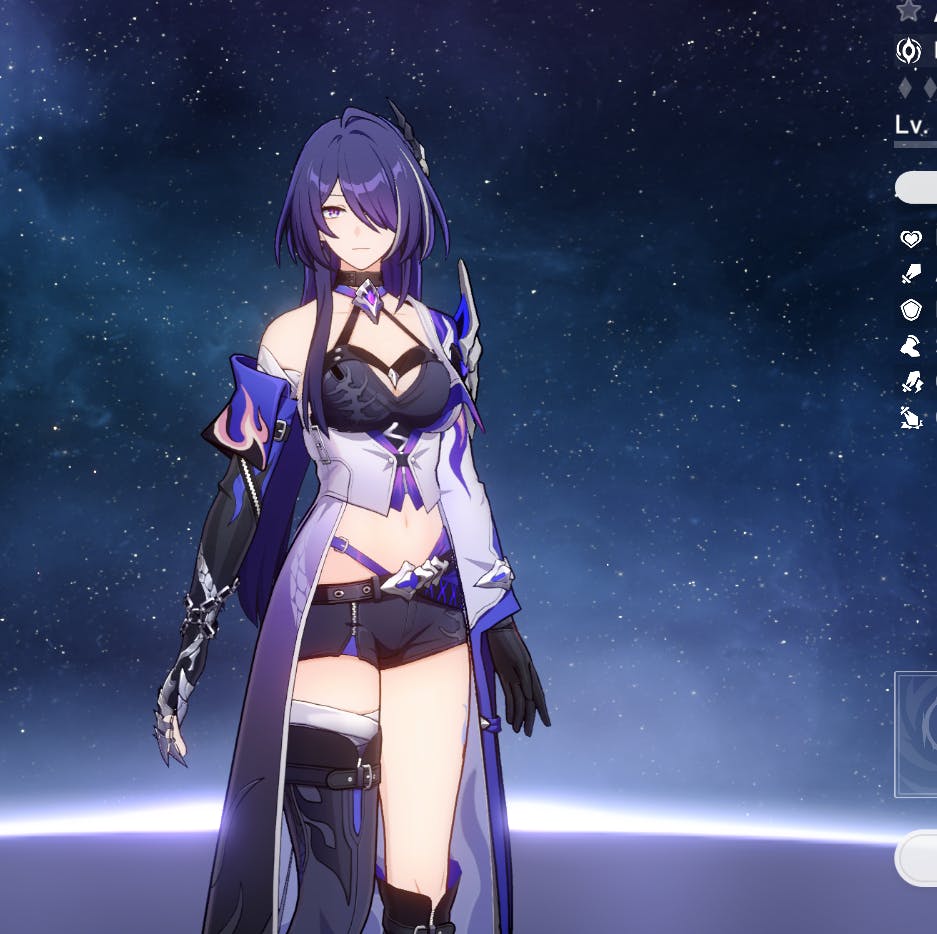The width and height of the screenshot is (937, 934).
Task: Click the Nihility path emblem icon
Action: tap(908, 50)
